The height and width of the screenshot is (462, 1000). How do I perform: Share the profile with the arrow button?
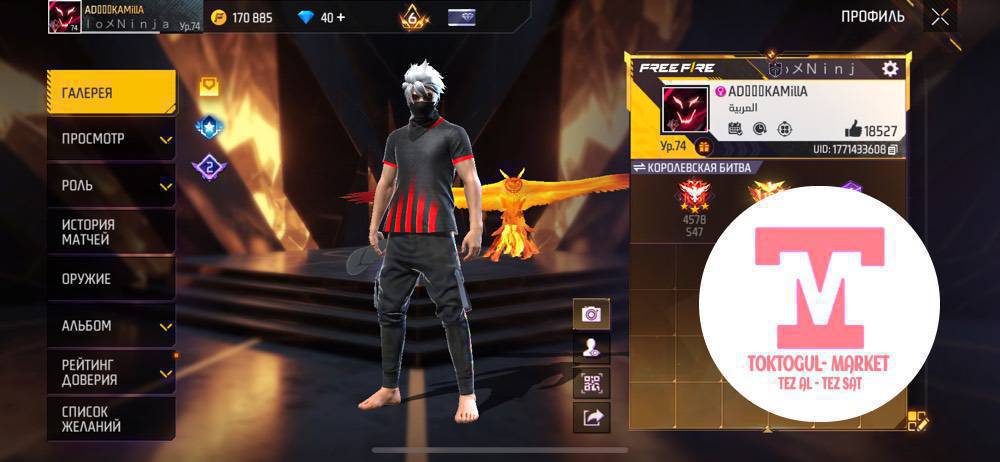click(x=591, y=418)
